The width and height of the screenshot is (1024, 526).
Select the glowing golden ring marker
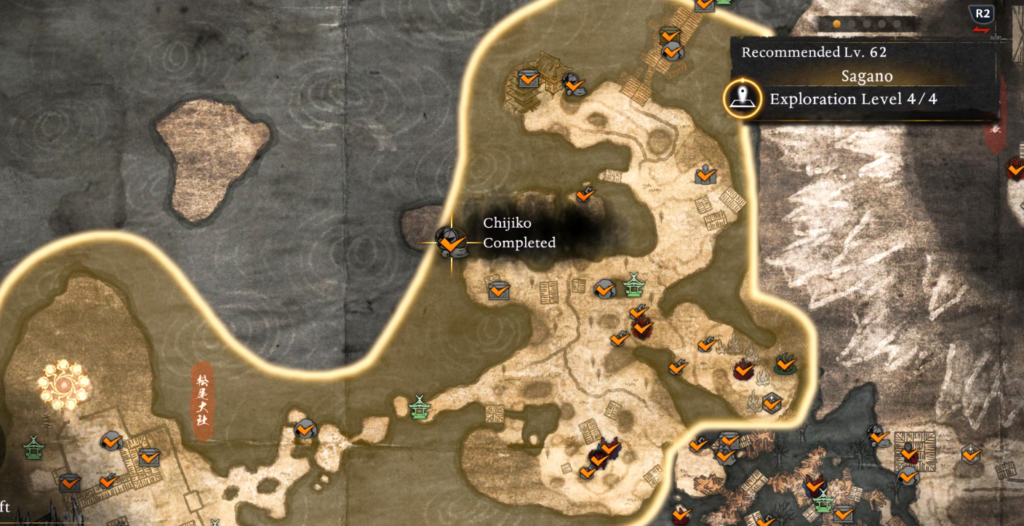[64, 384]
